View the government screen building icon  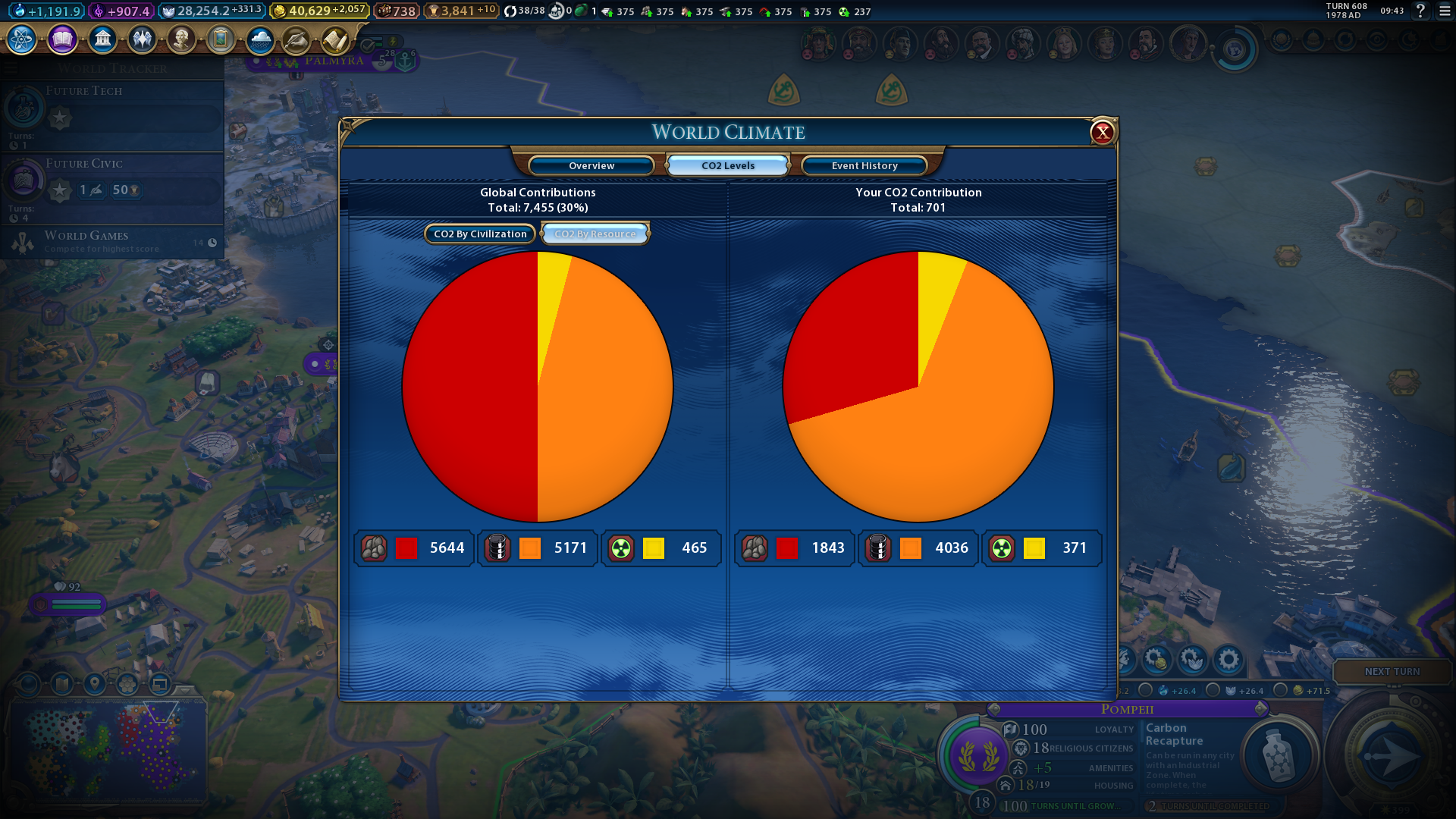102,39
